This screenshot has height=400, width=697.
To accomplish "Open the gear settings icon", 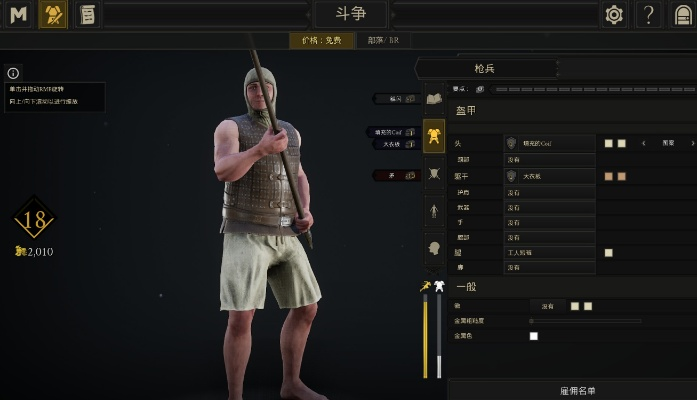I will click(x=614, y=14).
